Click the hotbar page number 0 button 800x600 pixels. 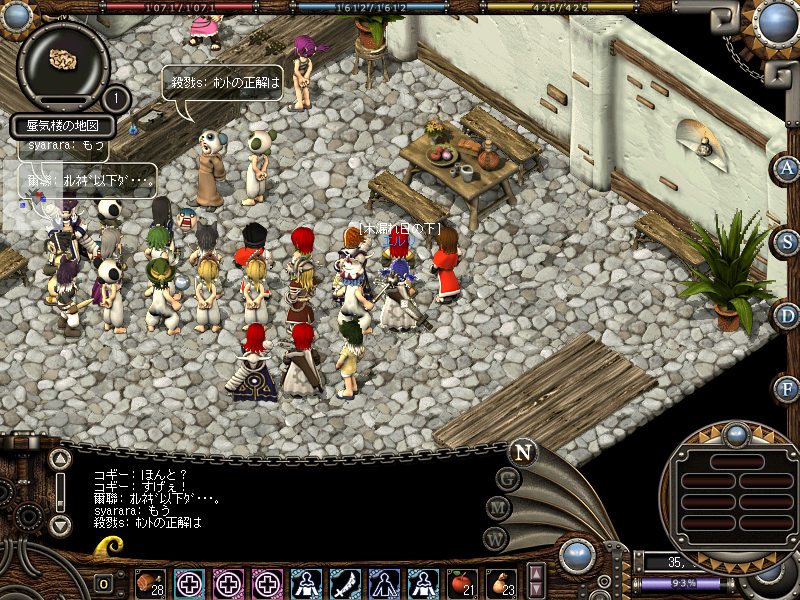(x=104, y=583)
